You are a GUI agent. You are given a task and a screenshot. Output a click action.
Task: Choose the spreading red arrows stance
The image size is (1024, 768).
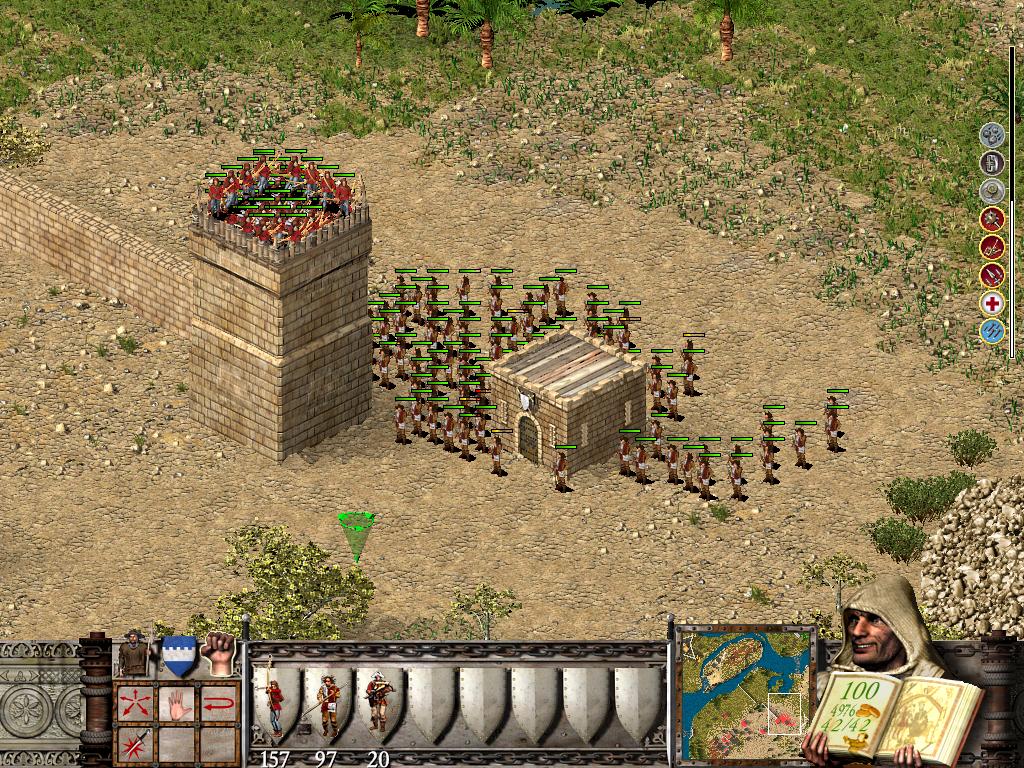pos(133,703)
